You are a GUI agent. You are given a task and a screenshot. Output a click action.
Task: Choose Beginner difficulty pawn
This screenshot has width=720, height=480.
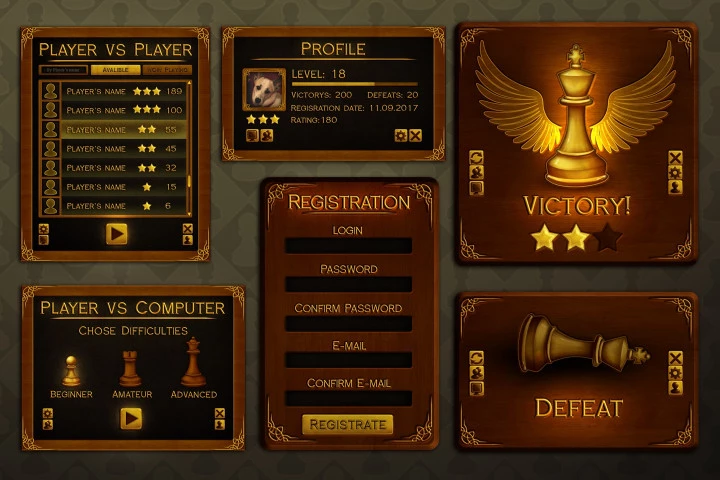pos(71,368)
